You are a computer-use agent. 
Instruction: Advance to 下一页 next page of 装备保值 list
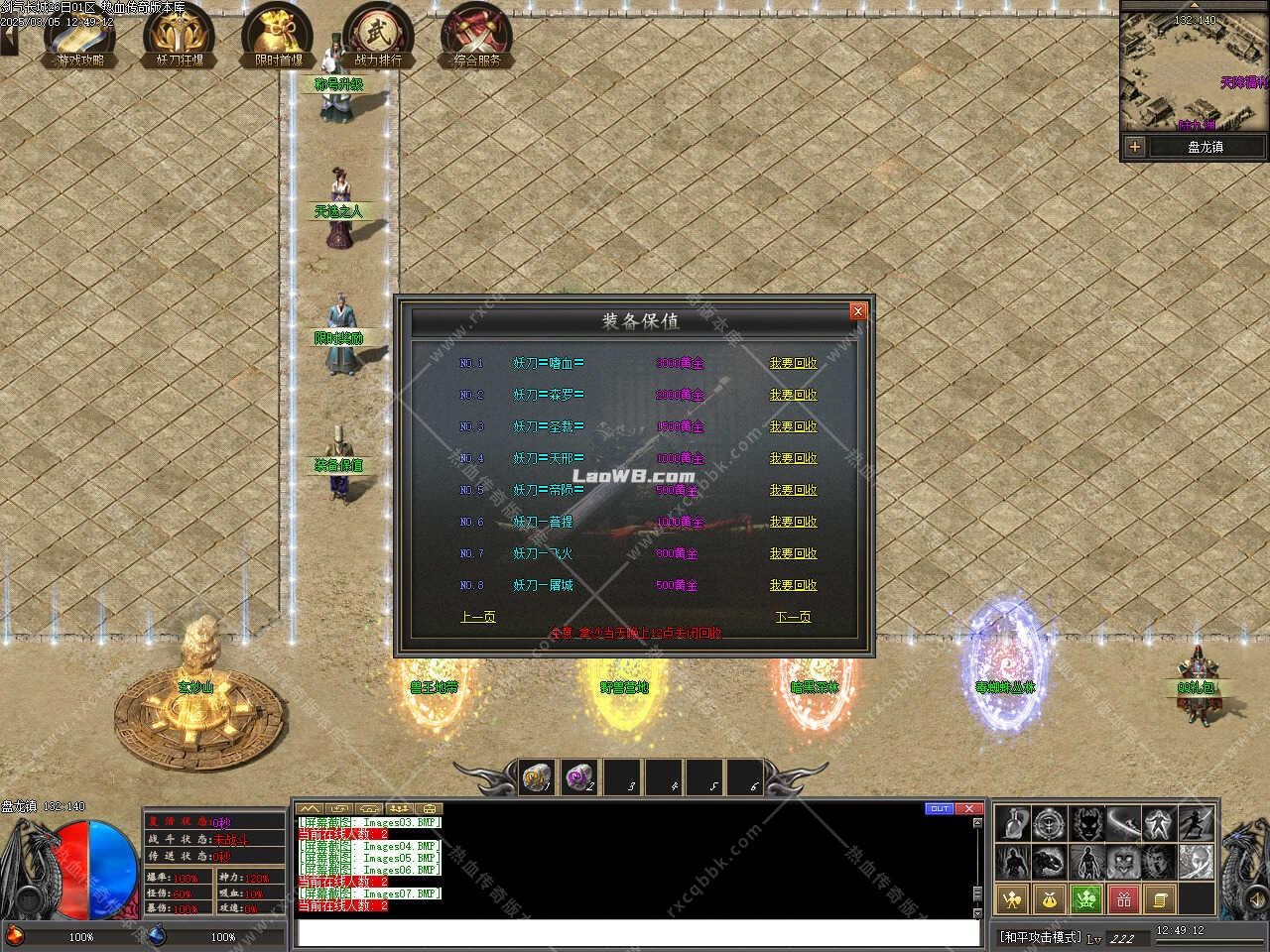click(x=793, y=616)
